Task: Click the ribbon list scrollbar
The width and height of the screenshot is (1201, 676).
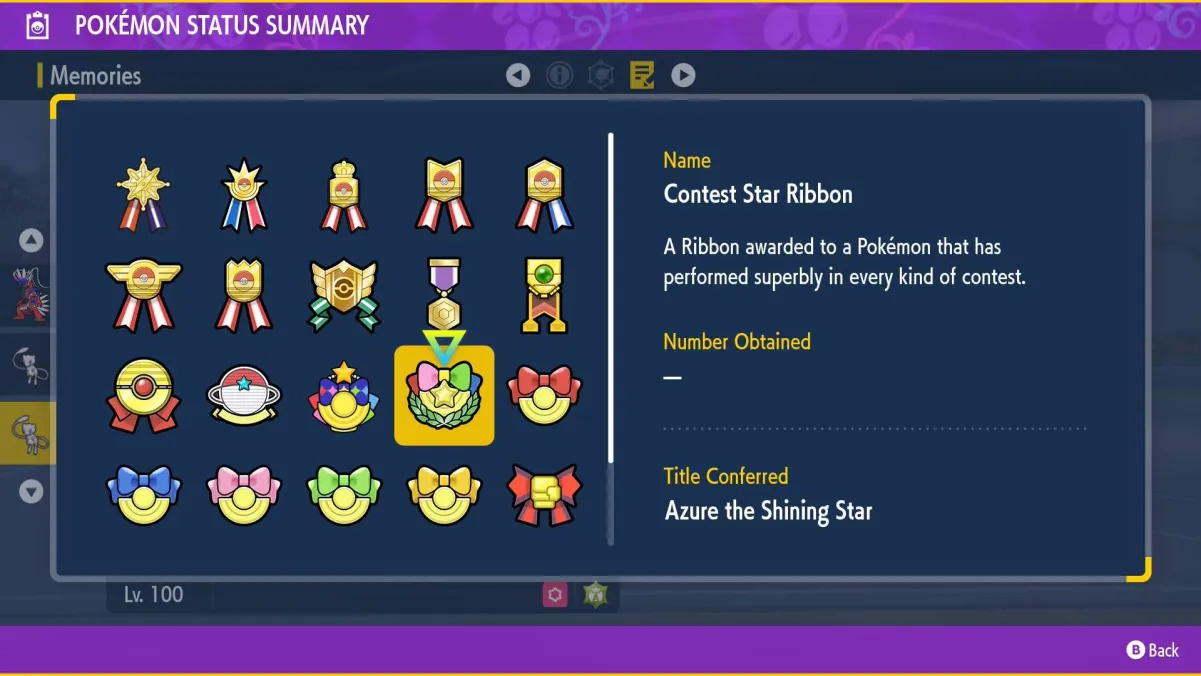Action: click(x=611, y=338)
